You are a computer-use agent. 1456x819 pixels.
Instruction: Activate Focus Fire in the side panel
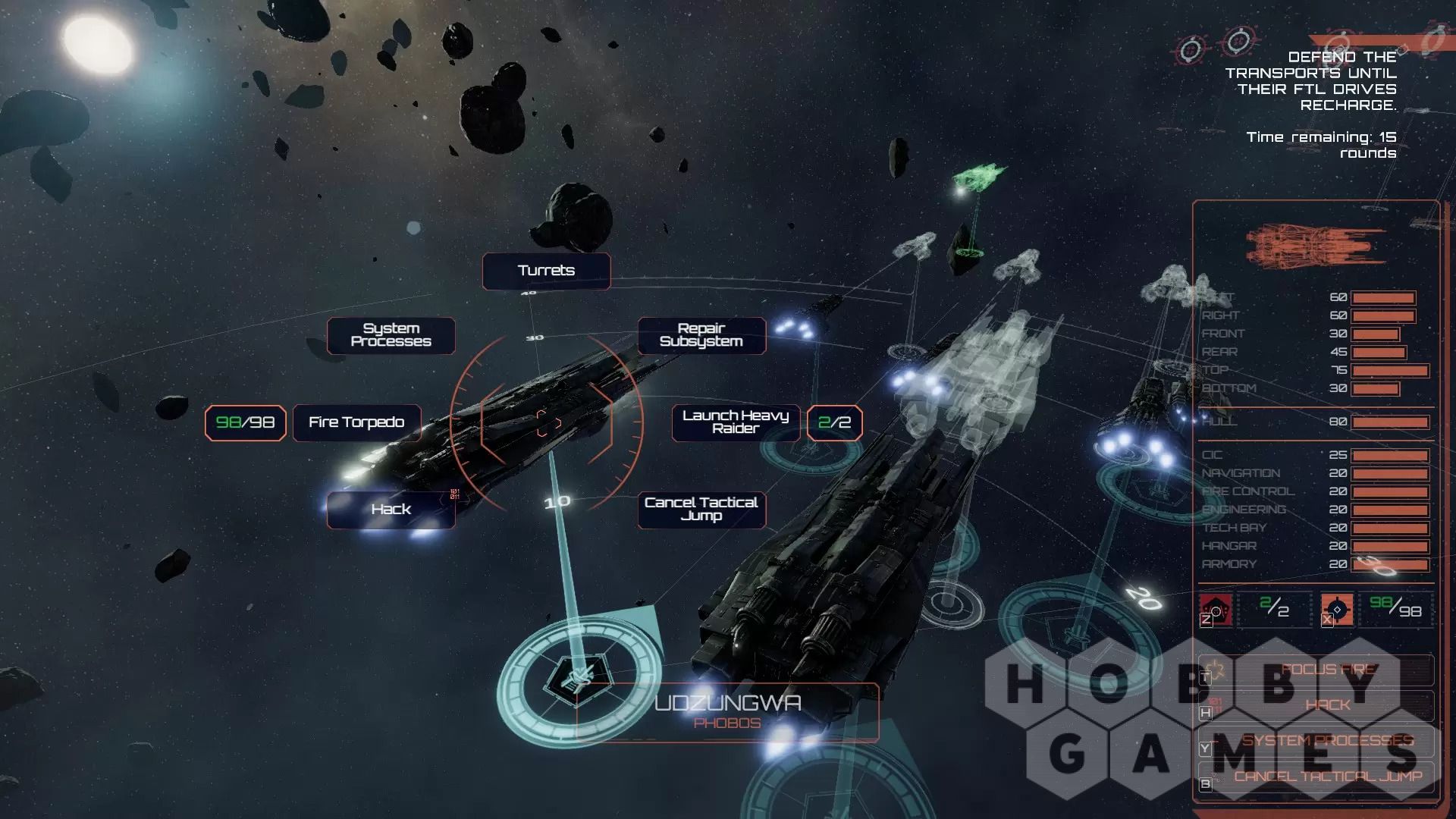click(x=1327, y=670)
